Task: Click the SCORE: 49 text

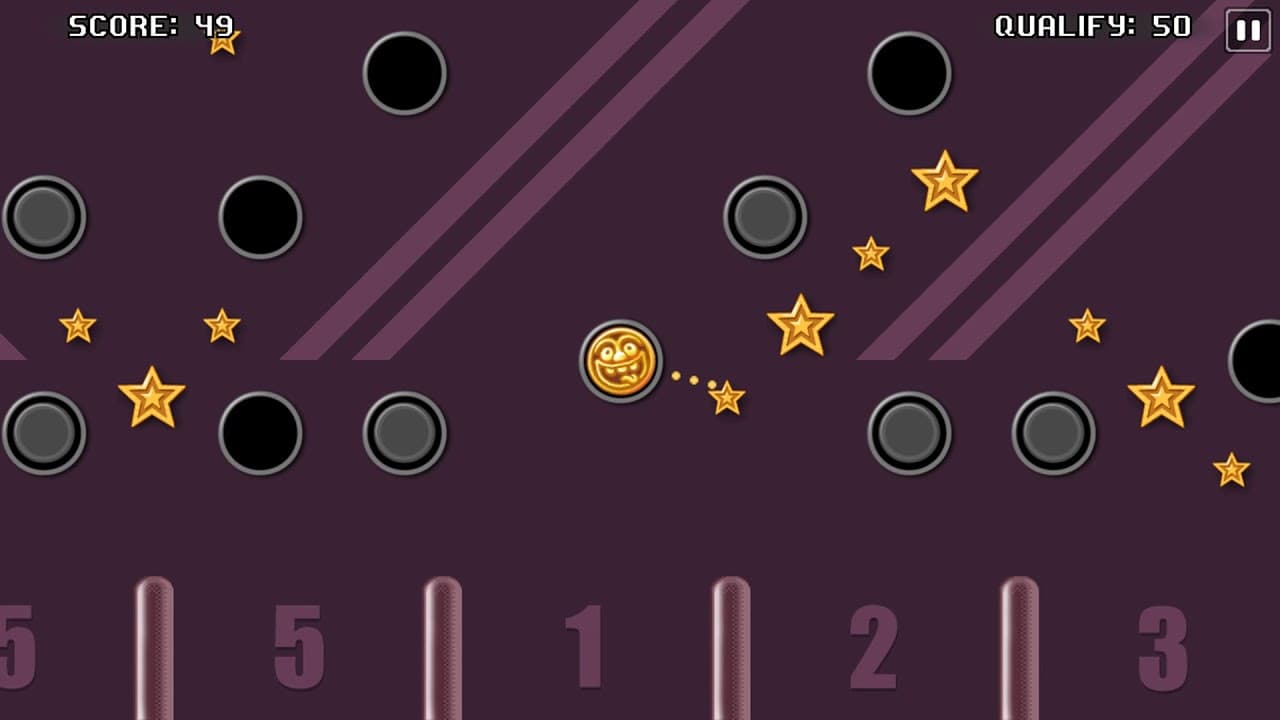Action: [145, 27]
